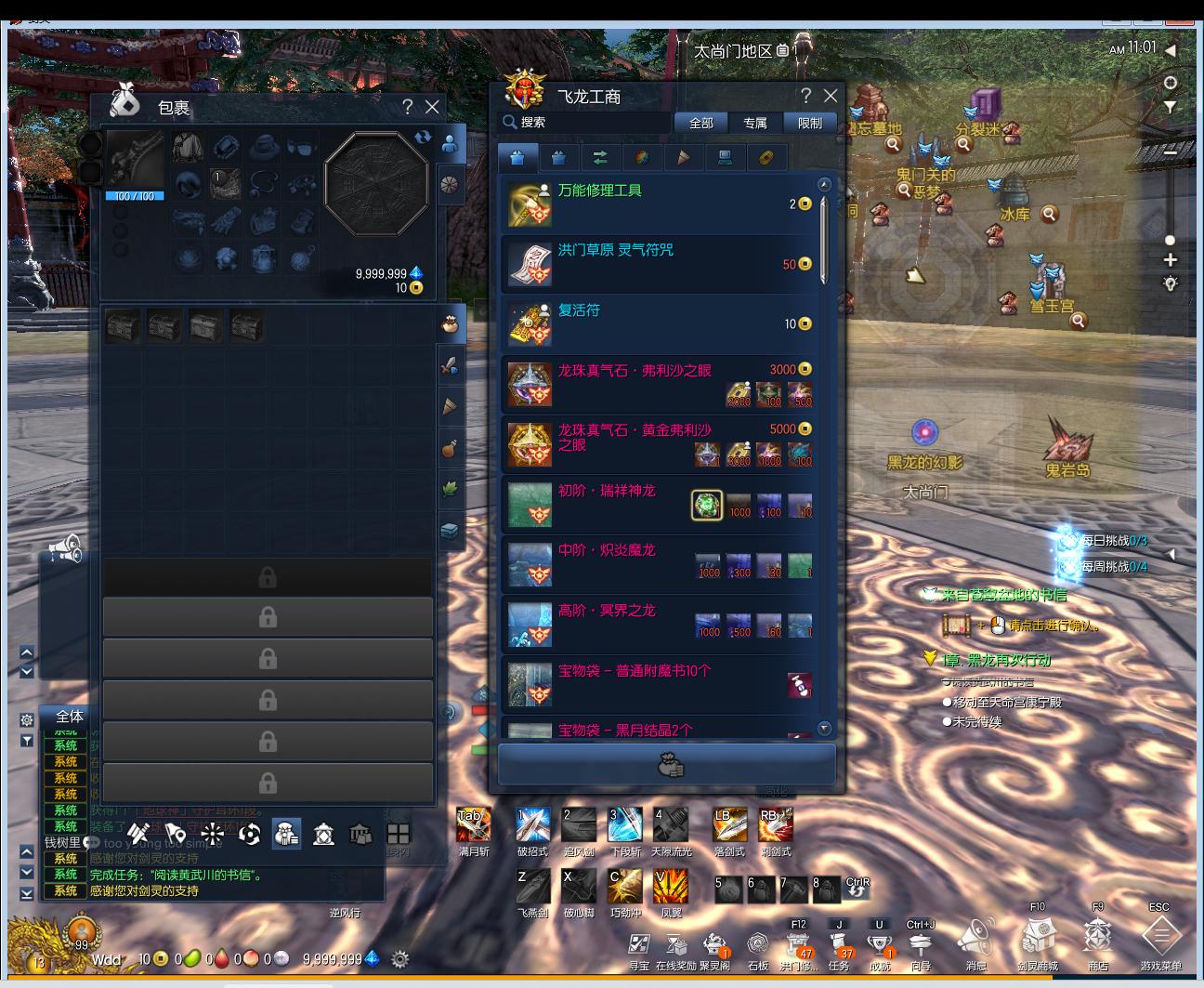1204x988 pixels.
Task: Open the 游戏菜单 game menu
Action: coord(1160,937)
